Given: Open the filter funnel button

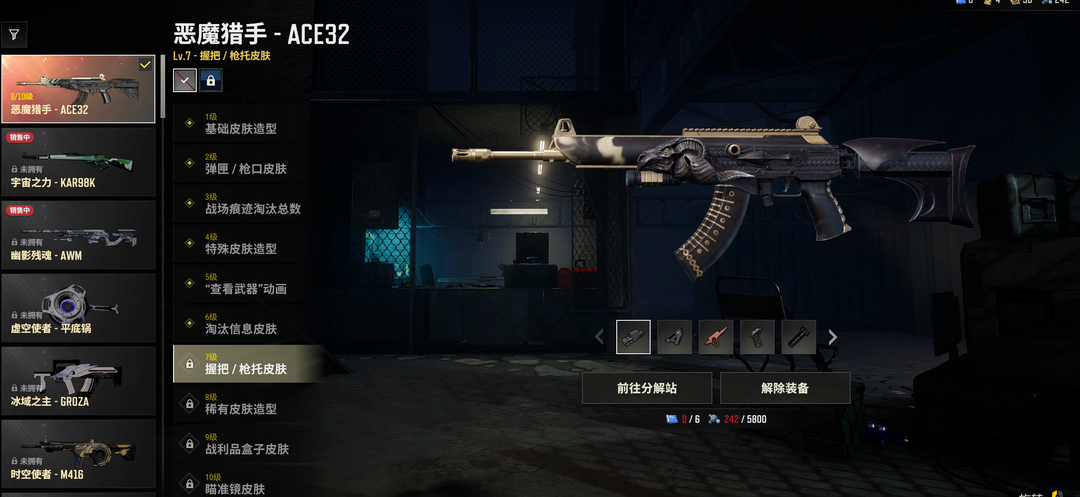Looking at the screenshot, I should pyautogui.click(x=14, y=35).
